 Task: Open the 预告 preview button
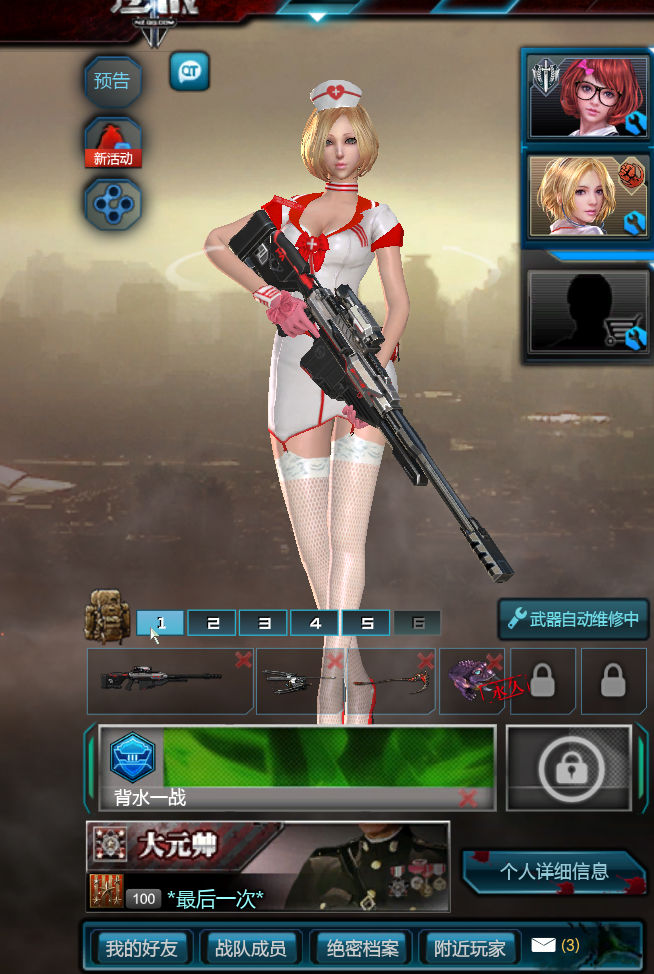pyautogui.click(x=112, y=81)
